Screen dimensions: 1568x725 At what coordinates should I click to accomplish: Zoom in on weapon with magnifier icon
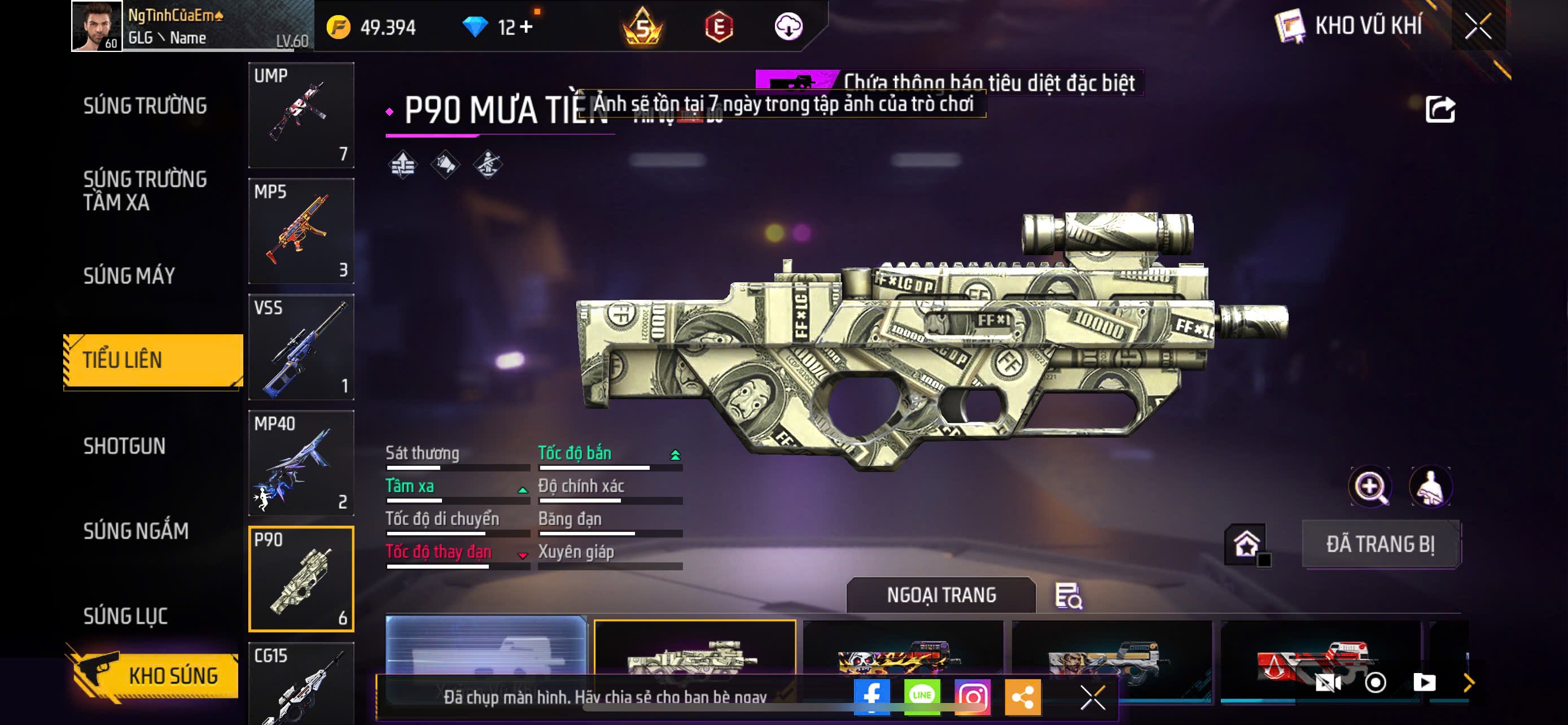[1369, 486]
